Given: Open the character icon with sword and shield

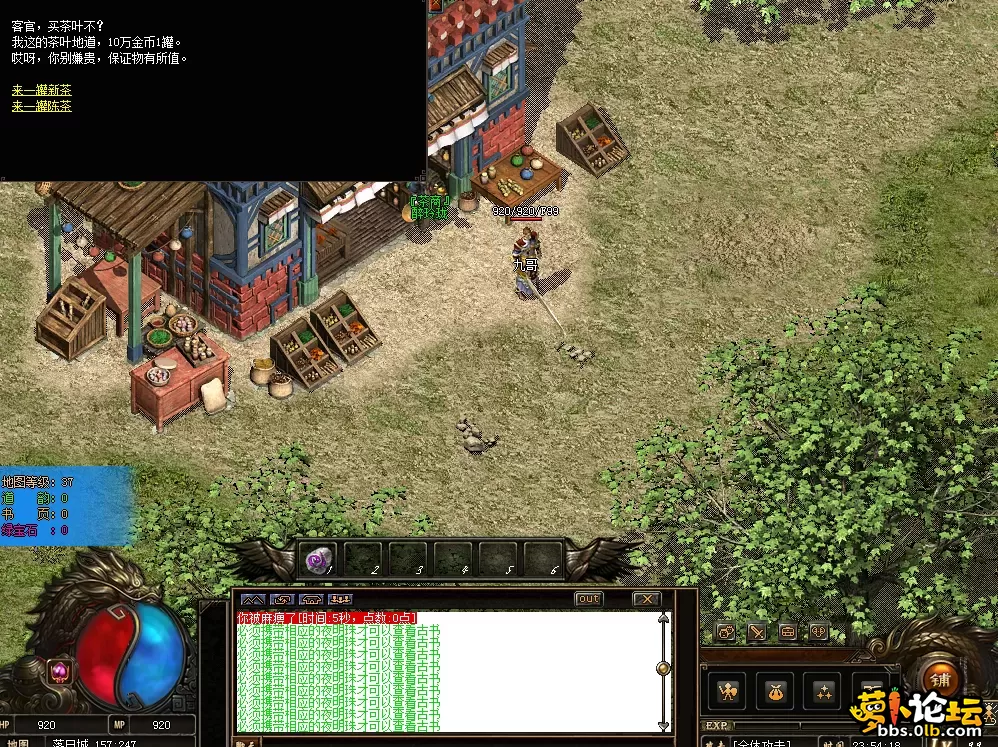Looking at the screenshot, I should click(x=729, y=690).
